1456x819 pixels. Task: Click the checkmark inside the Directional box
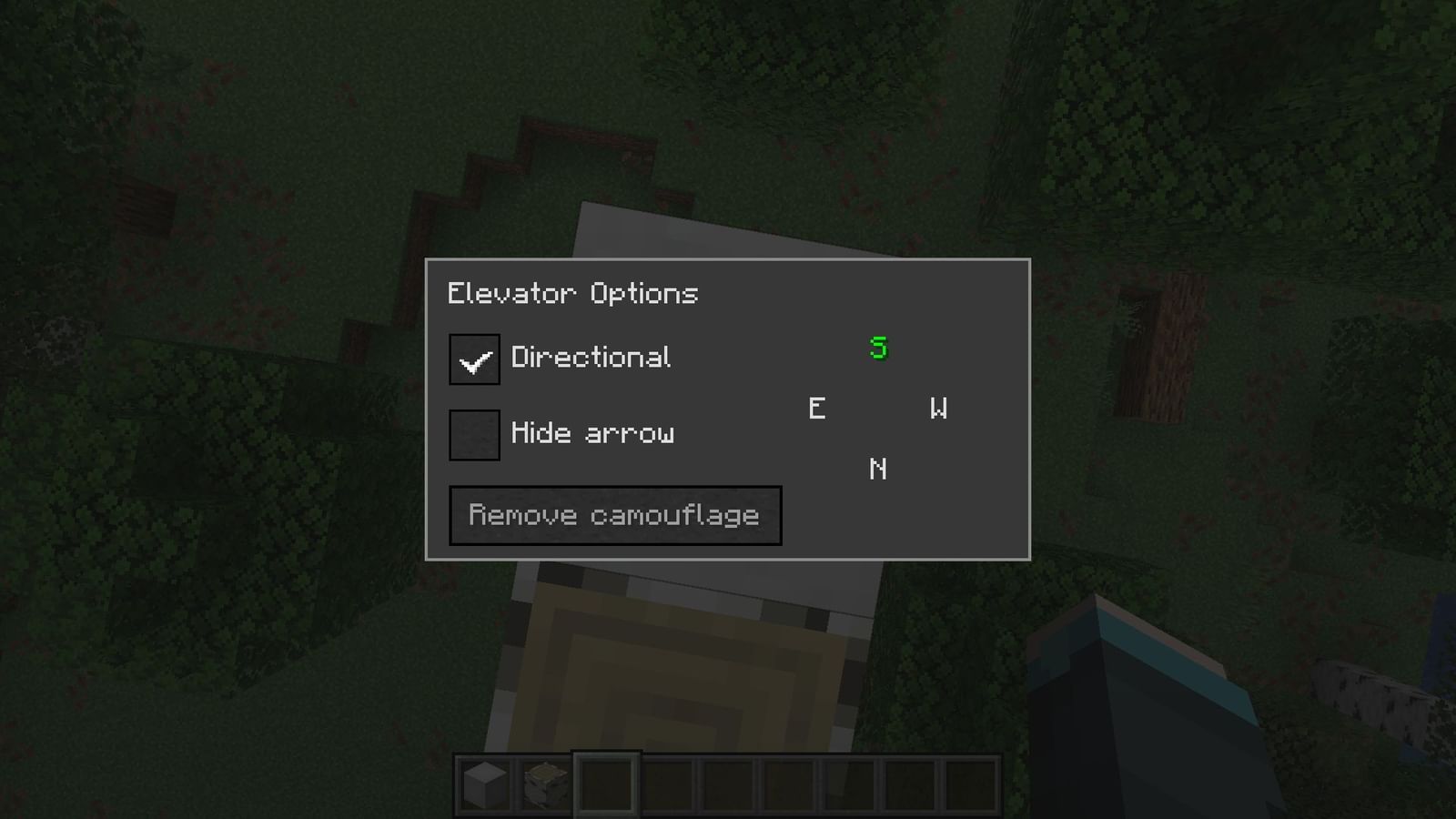(x=473, y=359)
